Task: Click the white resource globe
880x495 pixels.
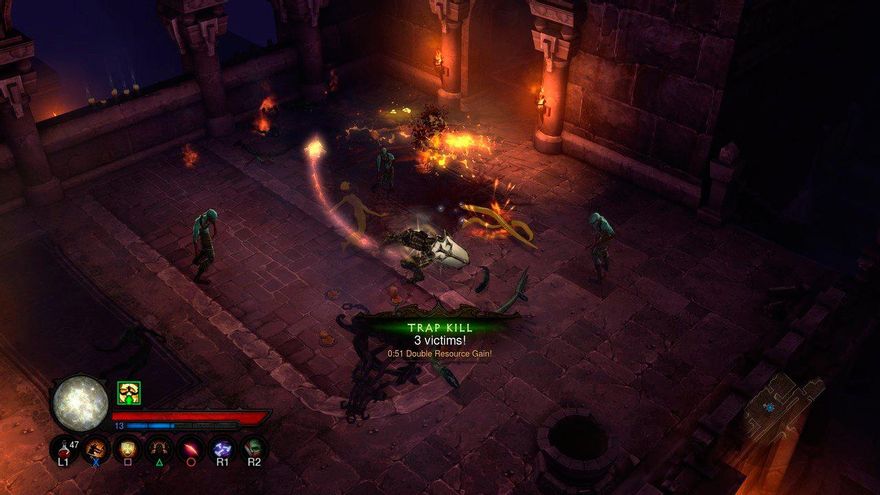Action: (x=80, y=403)
